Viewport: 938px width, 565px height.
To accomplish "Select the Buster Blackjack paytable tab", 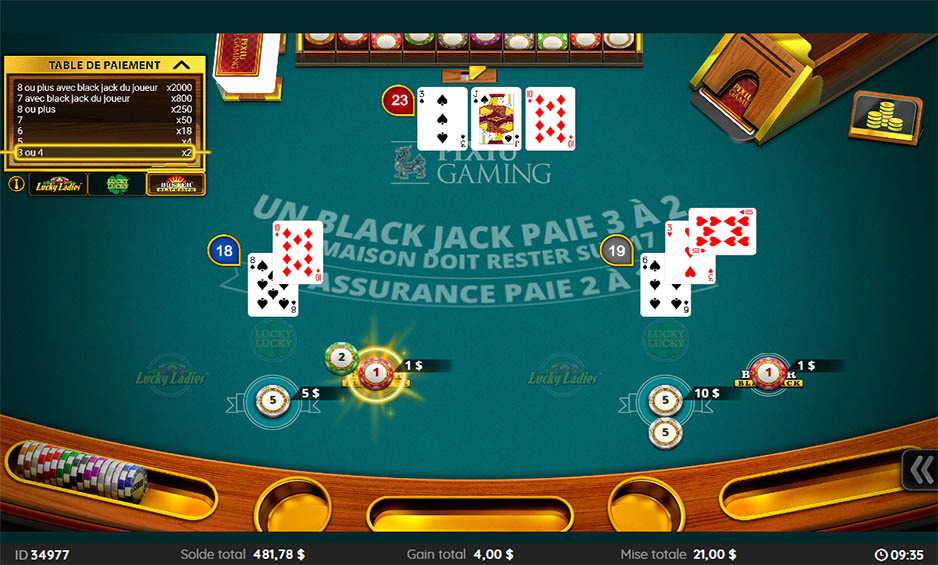I will [175, 184].
